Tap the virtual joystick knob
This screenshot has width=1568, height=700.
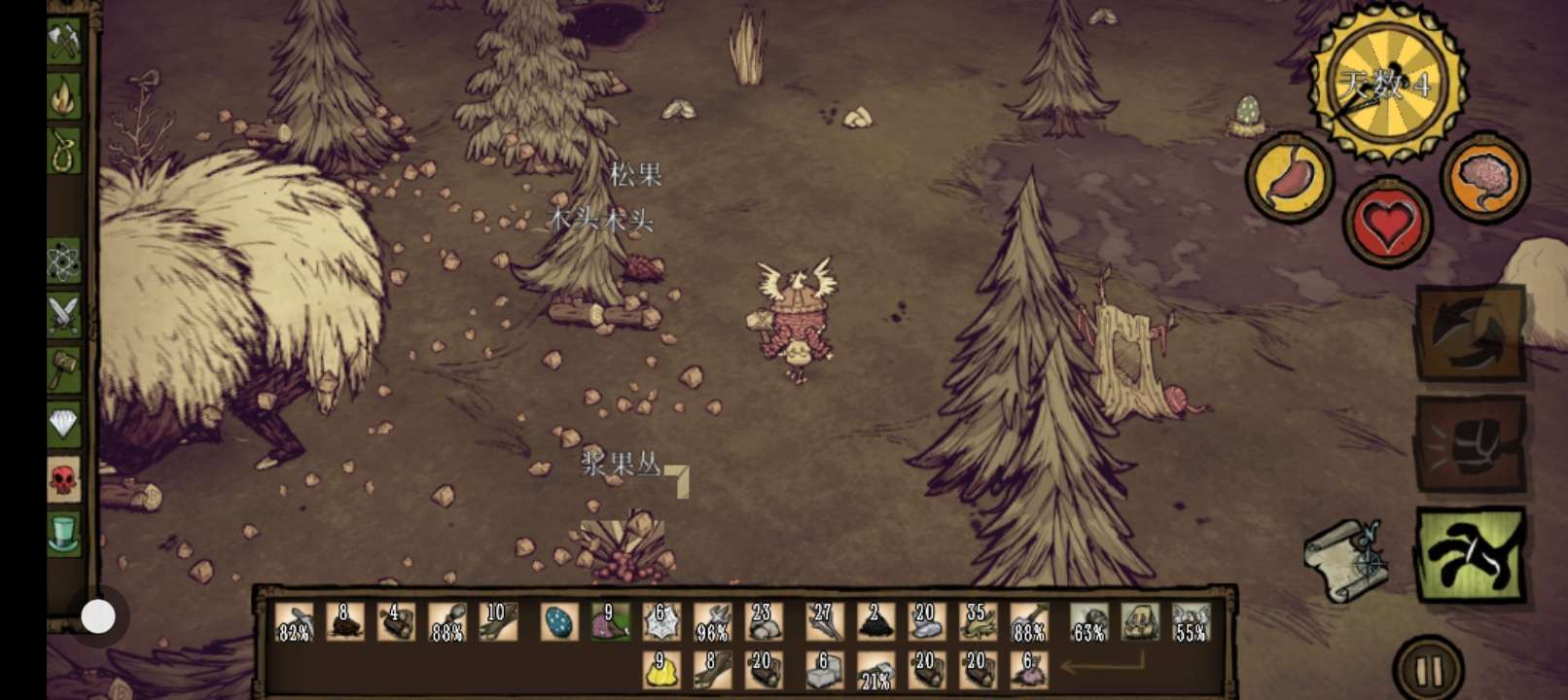coord(98,616)
